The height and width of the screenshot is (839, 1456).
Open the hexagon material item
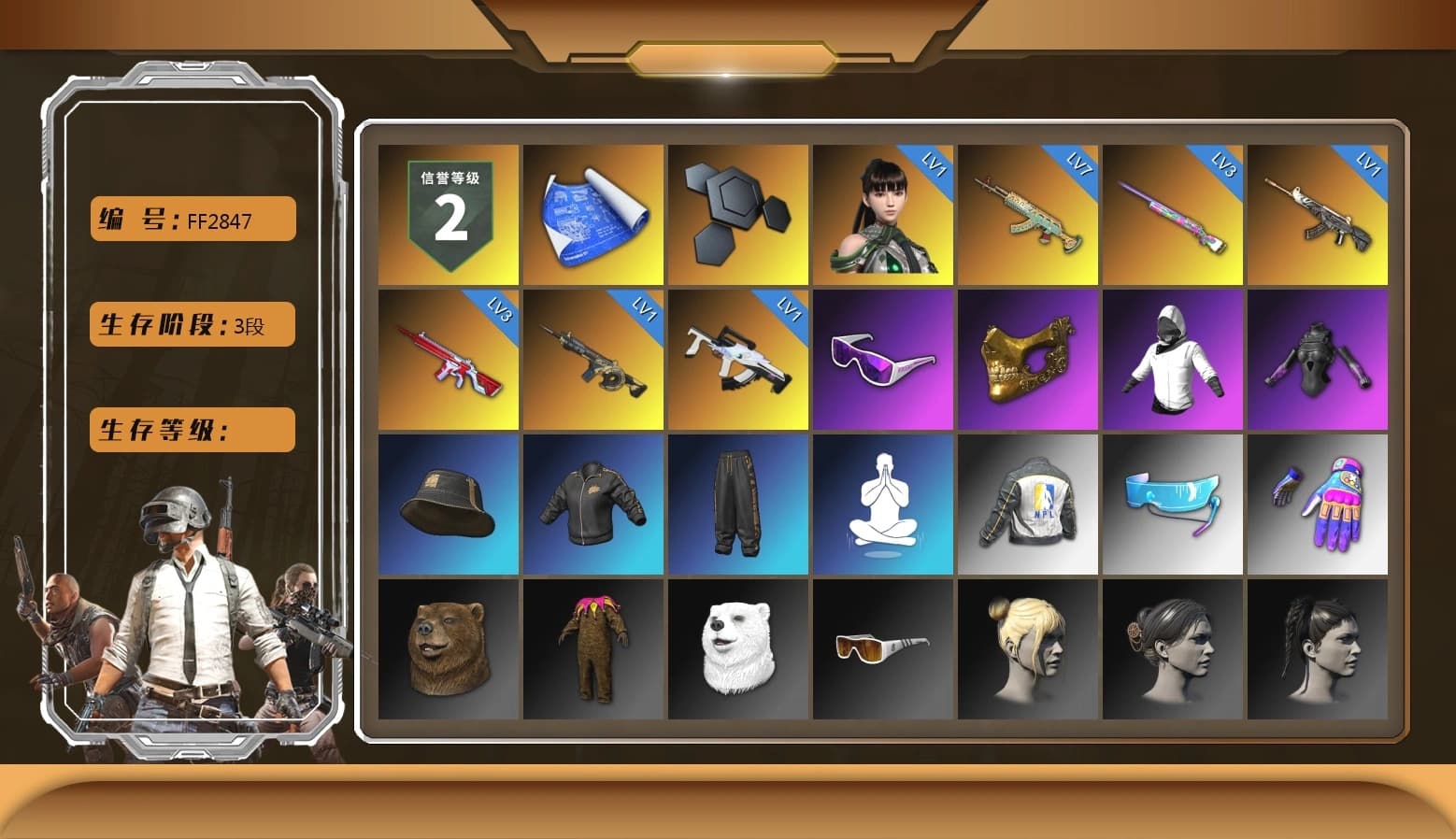click(x=737, y=212)
